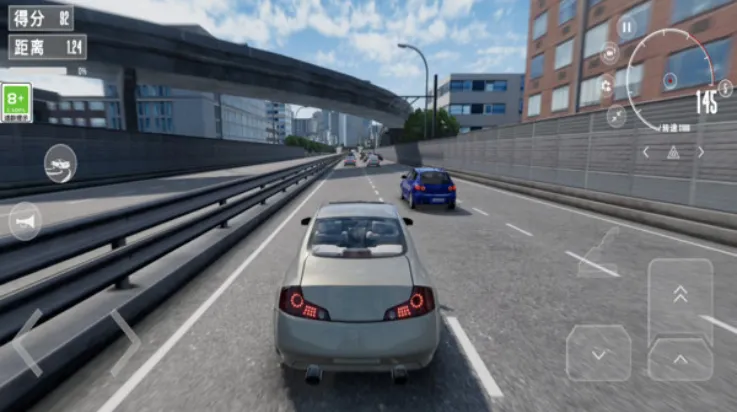This screenshot has height=412, width=737.
Task: Tap the car reset round icon
Action: pos(60,163)
